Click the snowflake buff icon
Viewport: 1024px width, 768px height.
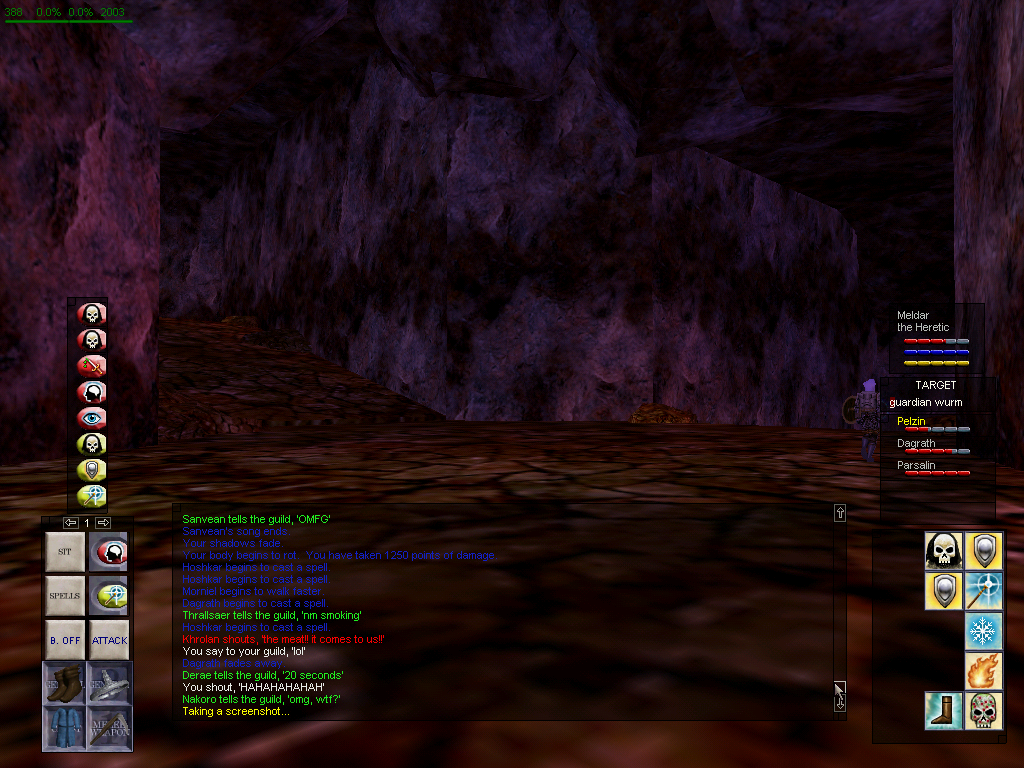[984, 632]
